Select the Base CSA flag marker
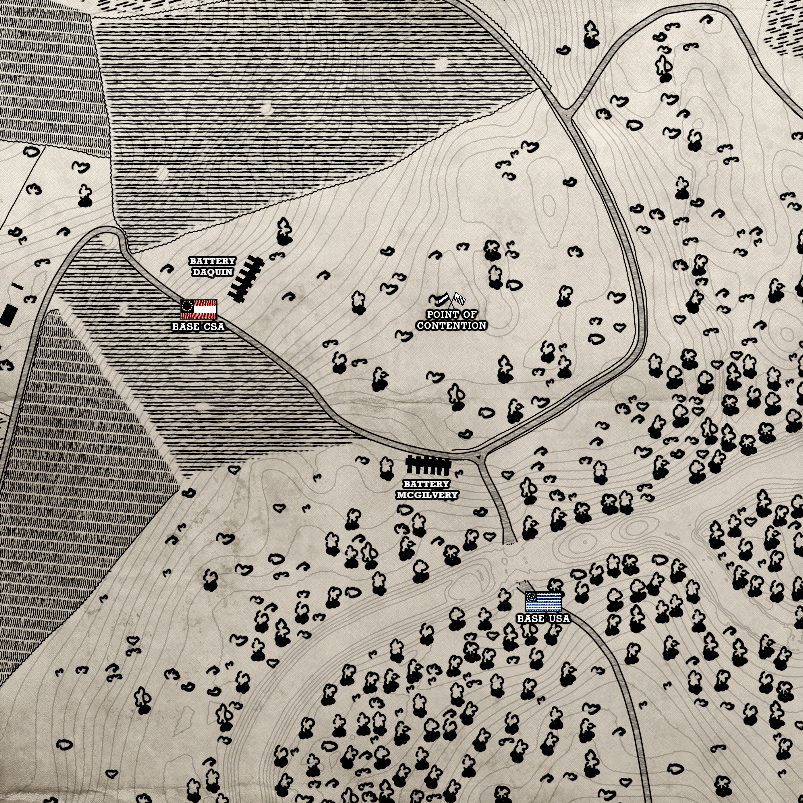The width and height of the screenshot is (803, 803). [x=199, y=309]
